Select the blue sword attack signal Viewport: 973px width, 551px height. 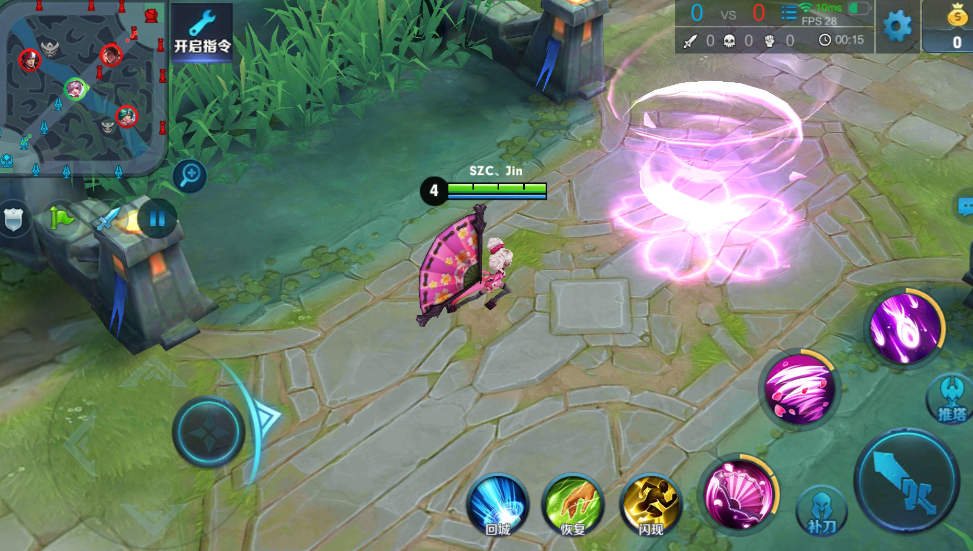[x=108, y=217]
